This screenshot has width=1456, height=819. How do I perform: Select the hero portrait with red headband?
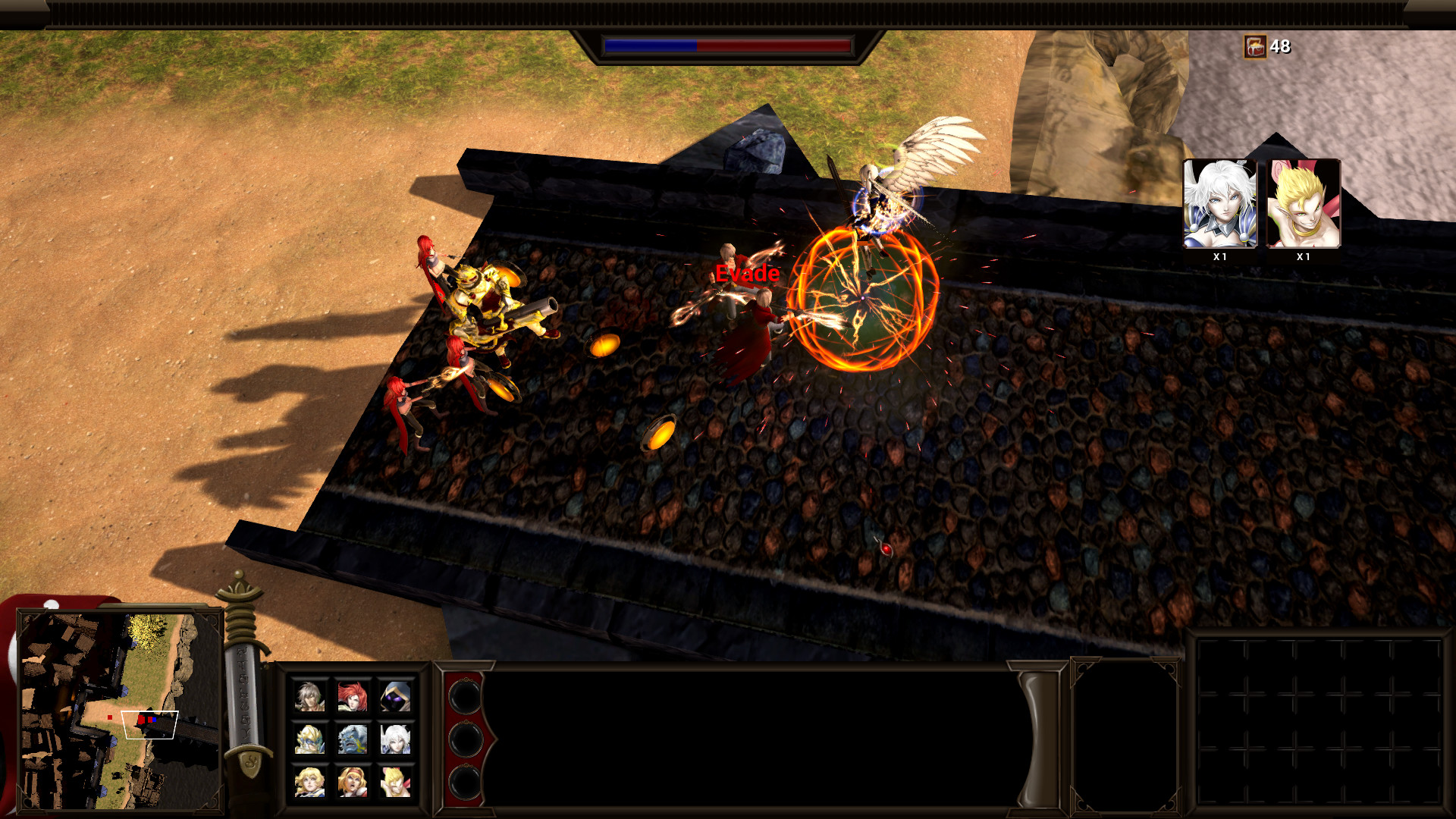click(352, 781)
